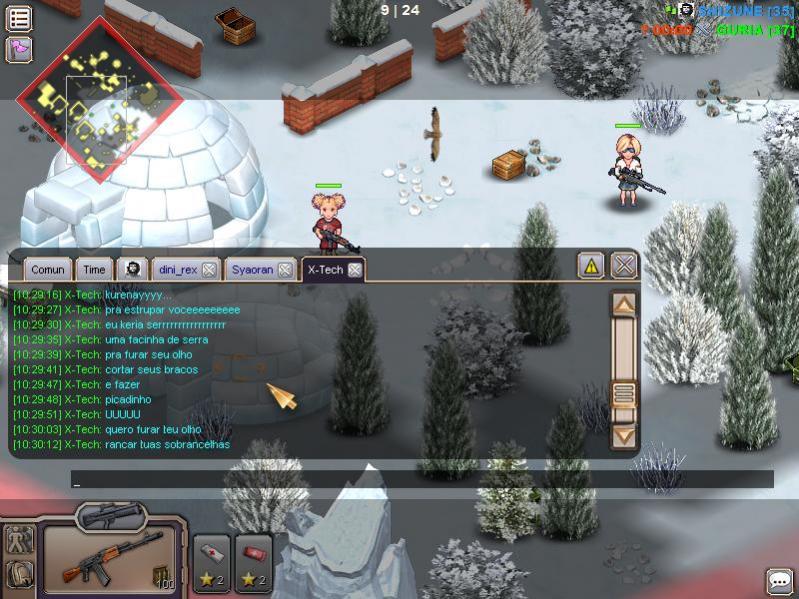The width and height of the screenshot is (799, 599).
Task: Focus the chat message input field
Action: pyautogui.click(x=422, y=480)
